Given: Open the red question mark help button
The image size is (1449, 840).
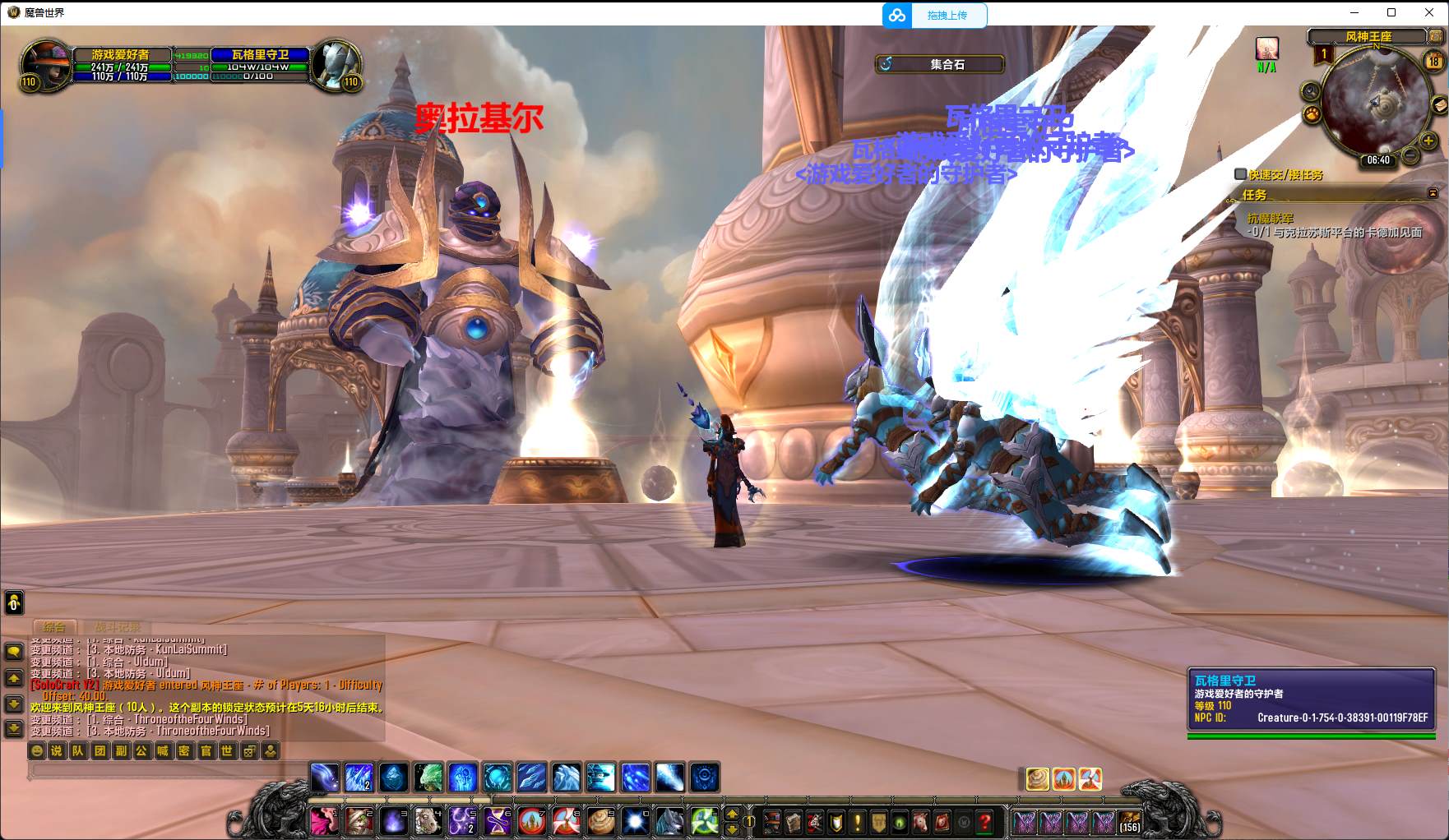Looking at the screenshot, I should click(x=984, y=822).
